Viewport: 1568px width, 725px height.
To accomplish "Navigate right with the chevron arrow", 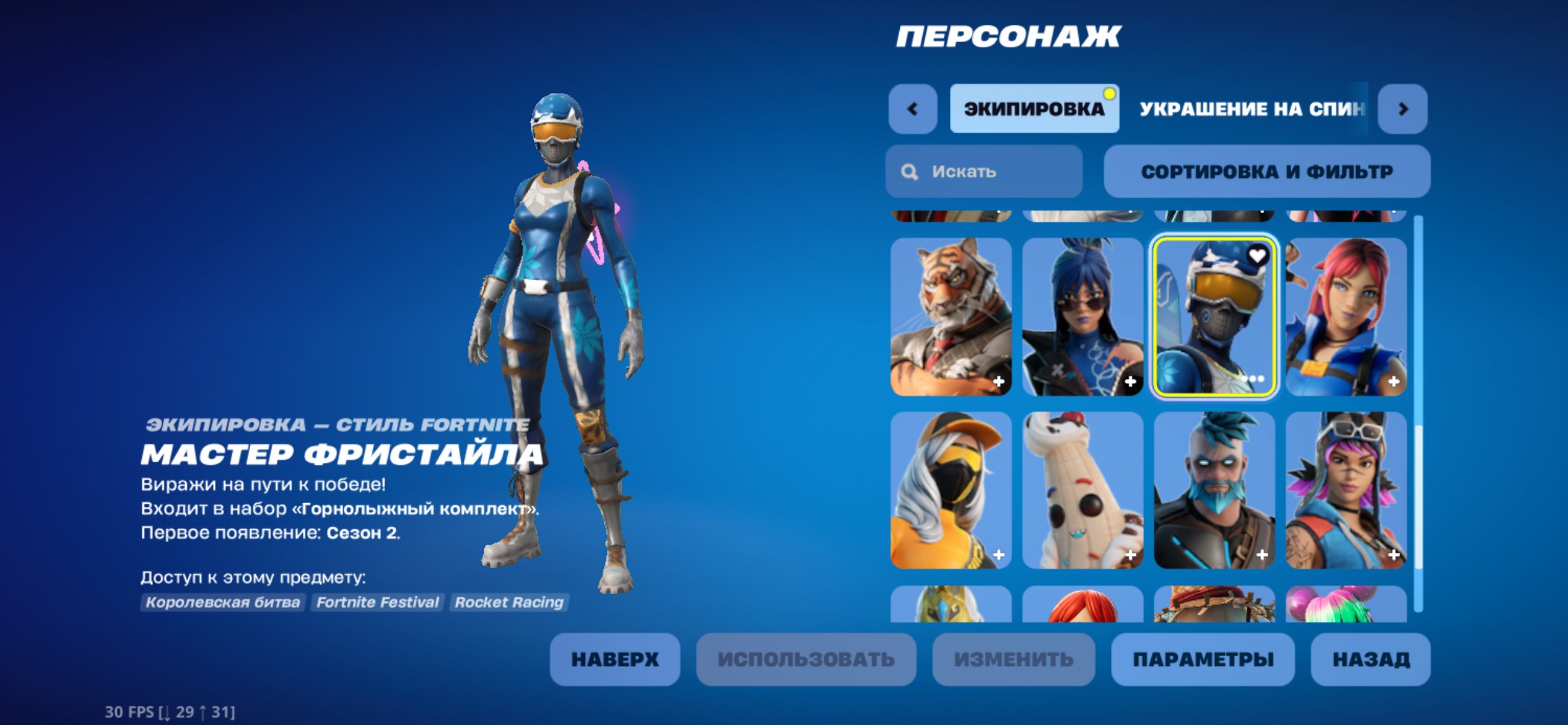I will 1403,108.
